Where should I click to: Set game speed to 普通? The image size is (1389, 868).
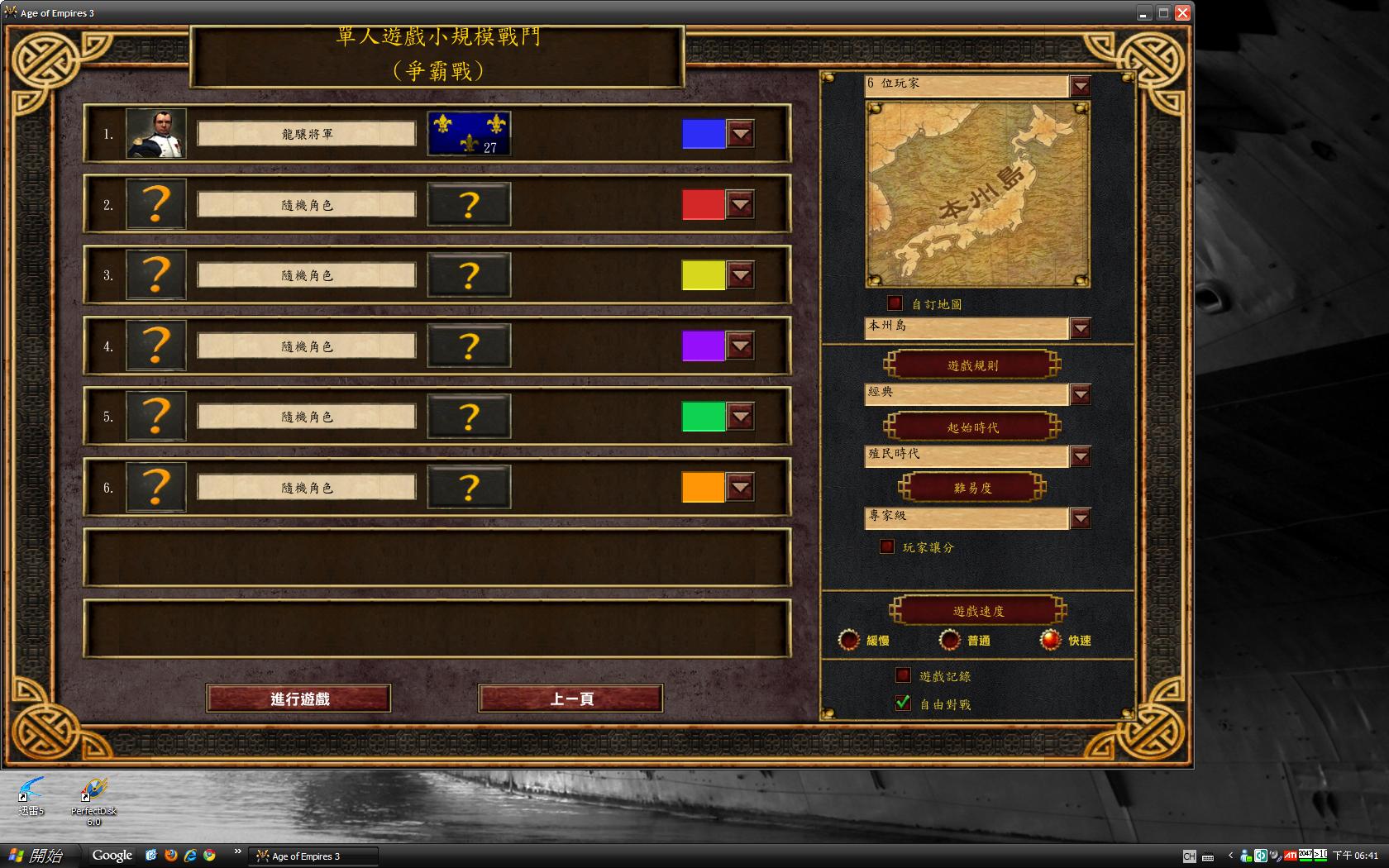pyautogui.click(x=950, y=640)
